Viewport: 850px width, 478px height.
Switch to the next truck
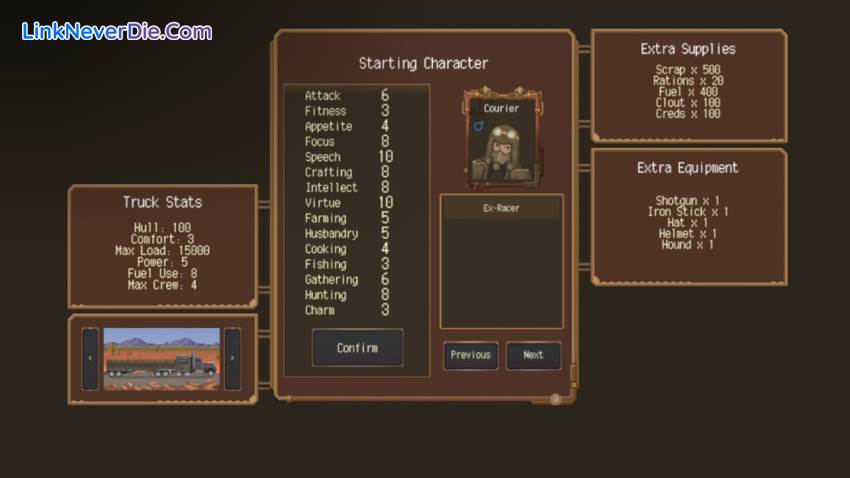(232, 358)
